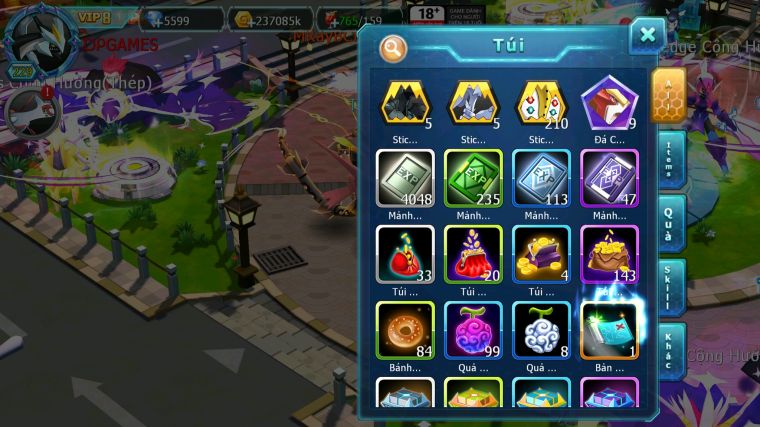Choose the purple EXP book with 47
760x427 pixels.
609,179
